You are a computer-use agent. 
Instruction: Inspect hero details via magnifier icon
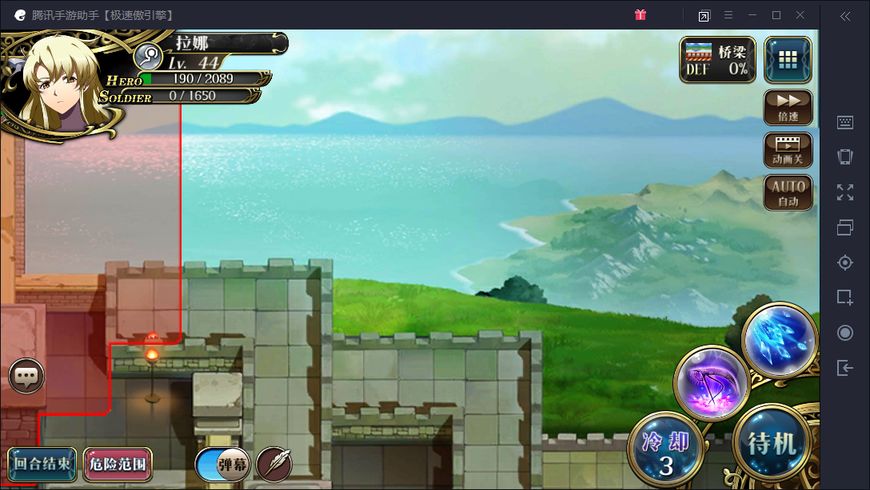pyautogui.click(x=149, y=57)
